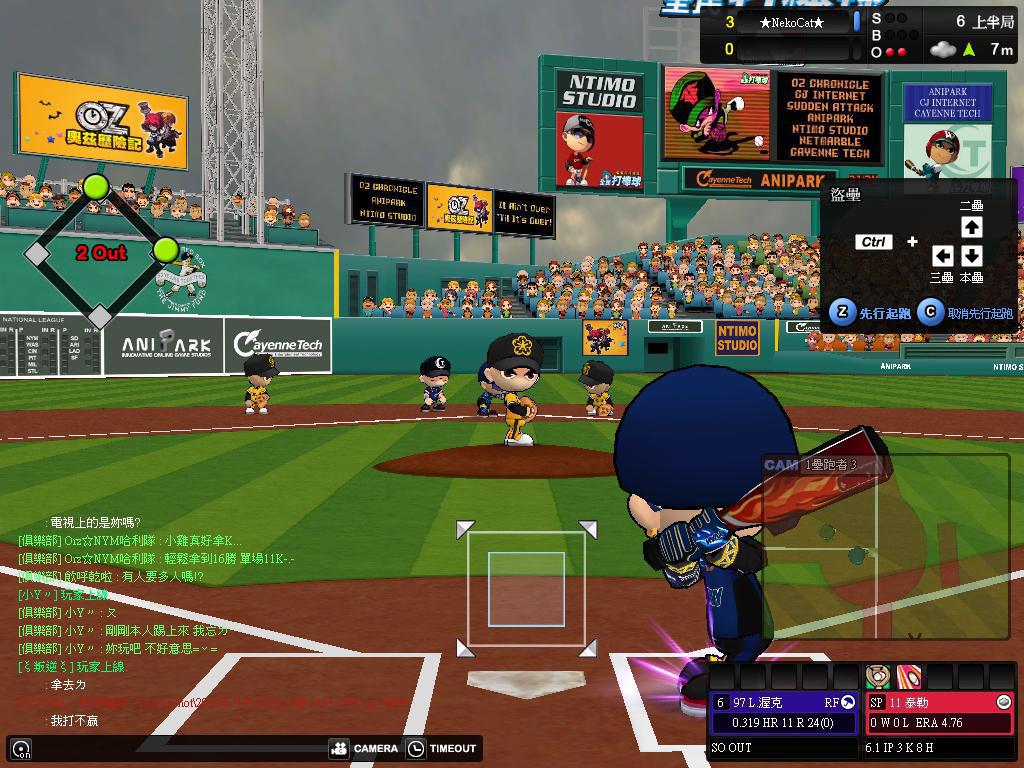Open the CAMERA view option
Viewport: 1024px width, 768px height.
[364, 748]
